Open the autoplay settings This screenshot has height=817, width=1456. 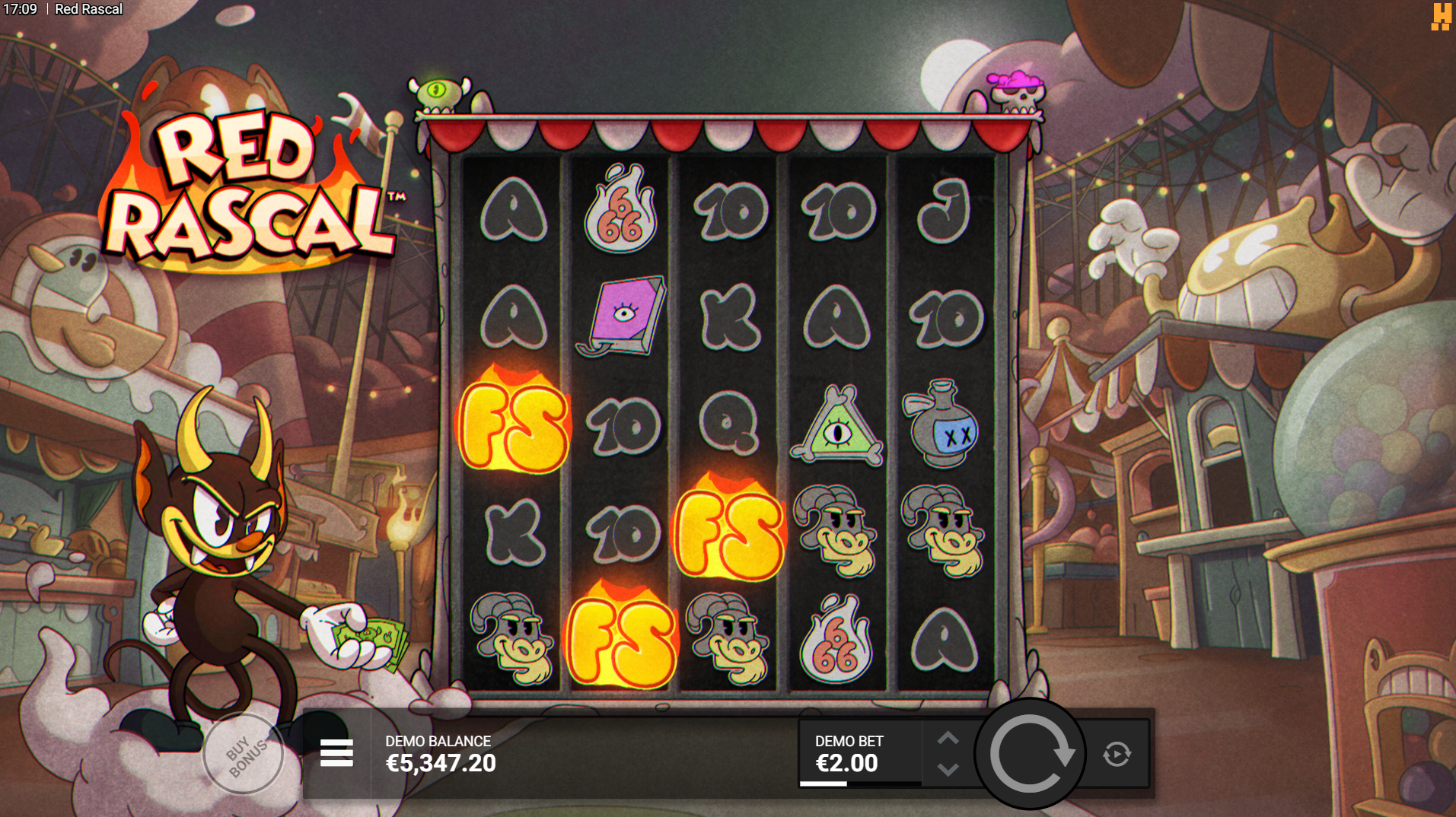[x=1117, y=754]
